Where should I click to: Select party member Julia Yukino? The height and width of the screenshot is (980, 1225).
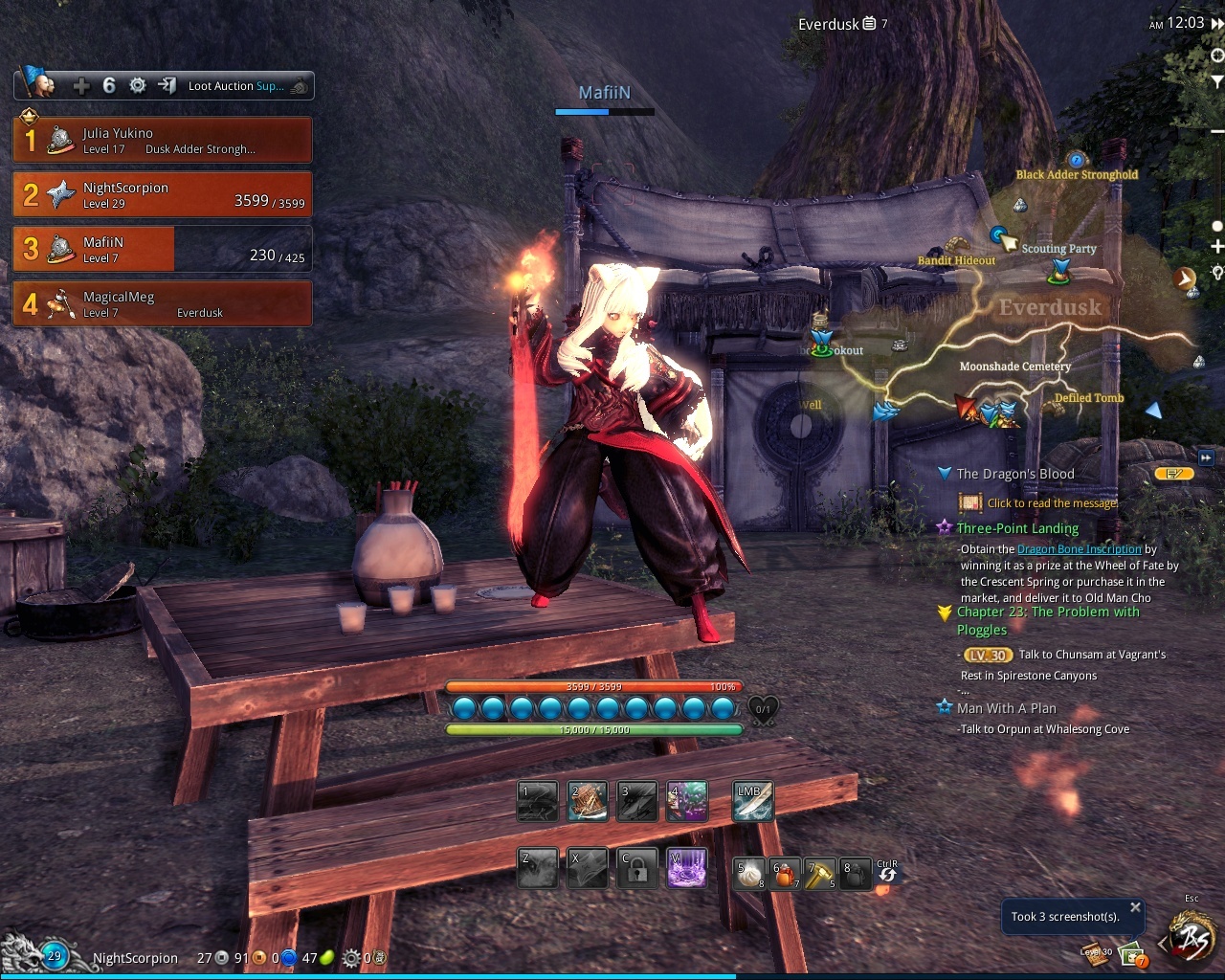pos(162,140)
